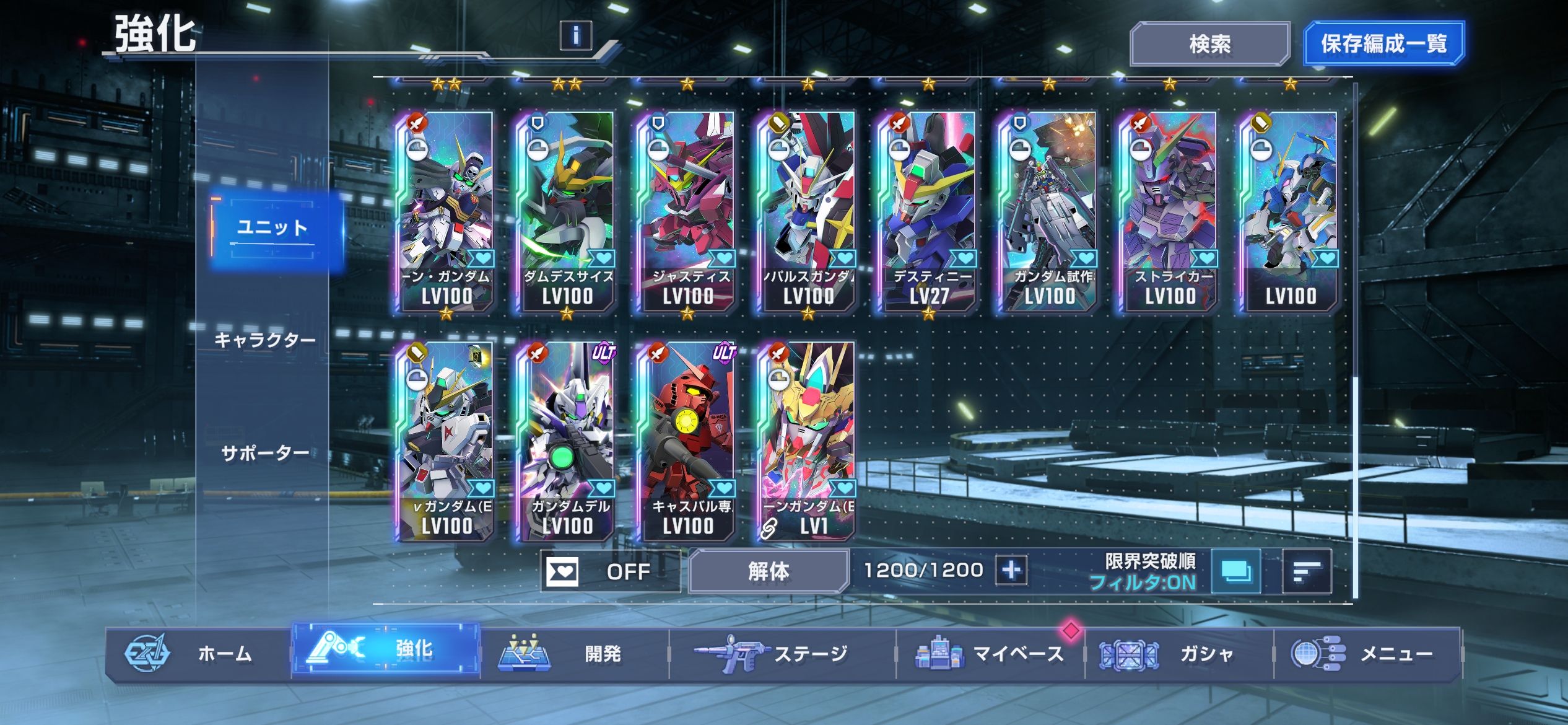Viewport: 1568px width, 725px height.
Task: Switch to the サポーター tab
Action: 265,453
